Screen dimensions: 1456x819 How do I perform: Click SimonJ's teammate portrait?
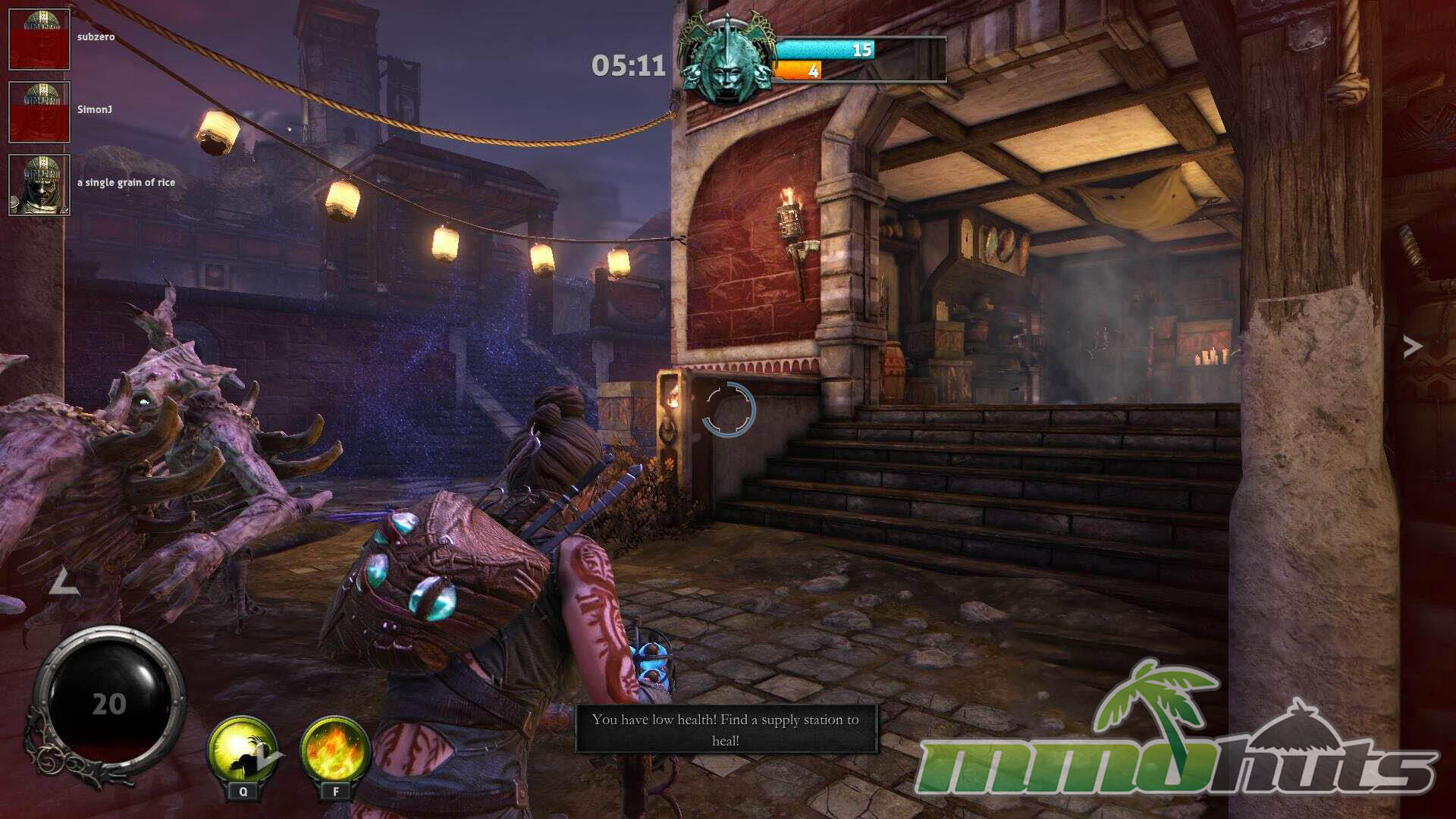pyautogui.click(x=39, y=112)
